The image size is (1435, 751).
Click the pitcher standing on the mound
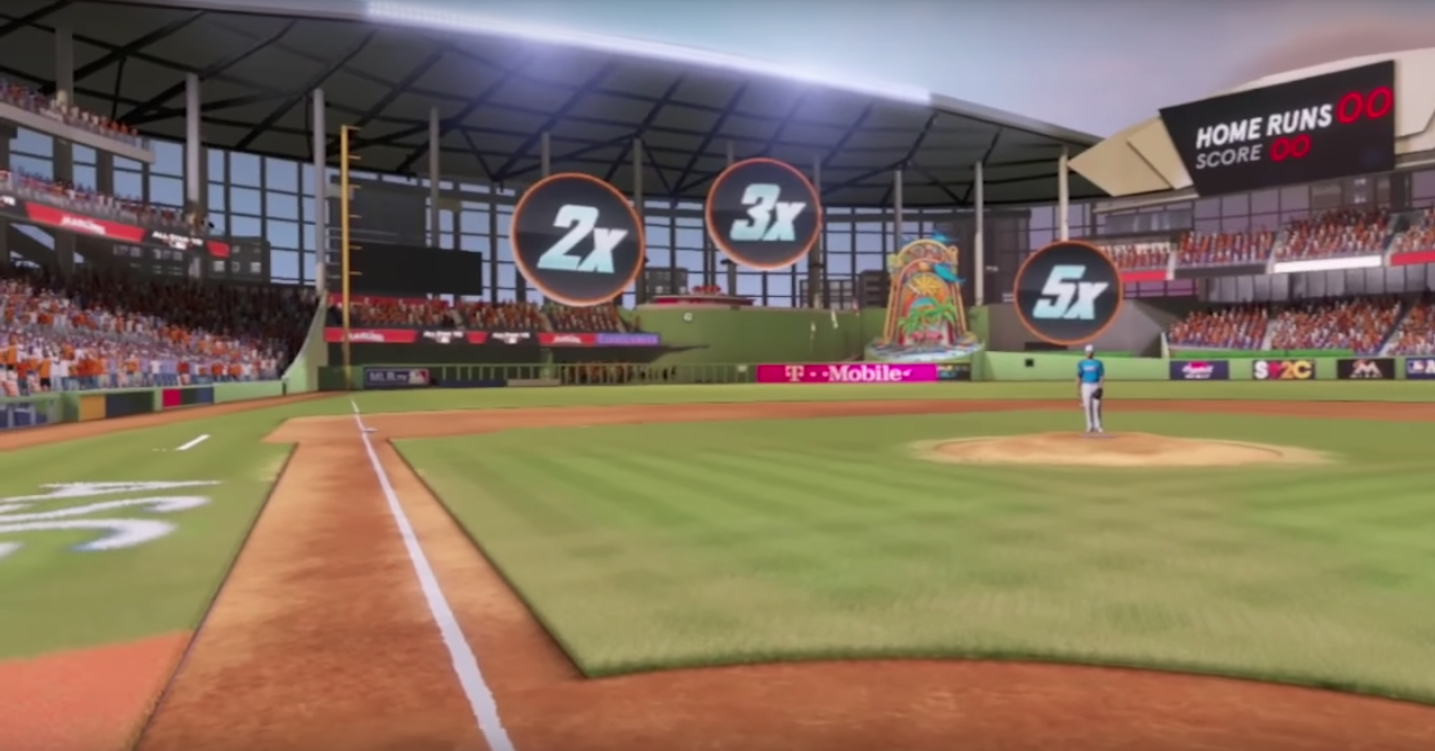pyautogui.click(x=1090, y=390)
